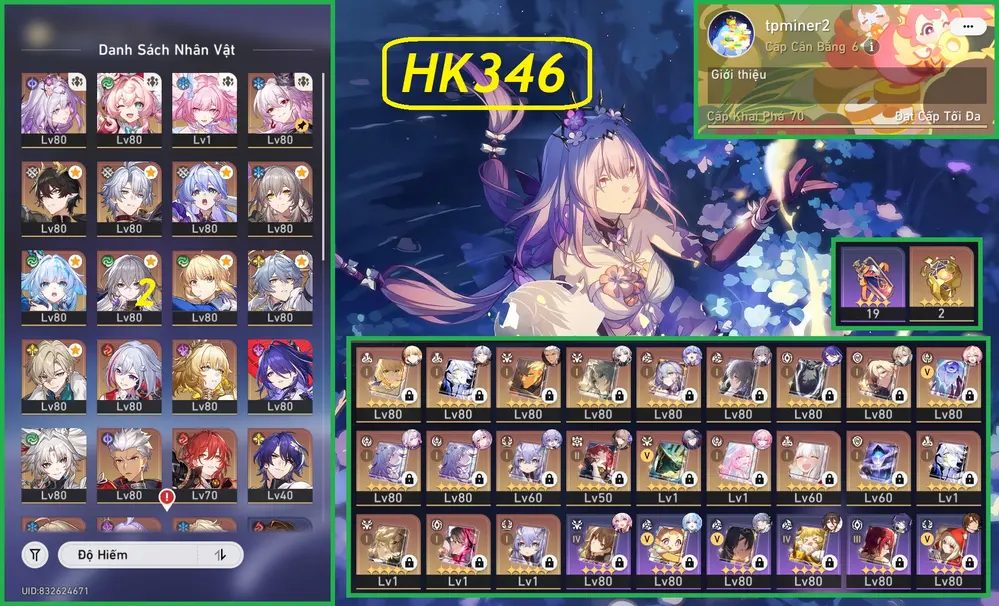Click the info icon beside Cấp Cân Bằng
Screen dimensions: 999x606
pyautogui.click(x=871, y=47)
